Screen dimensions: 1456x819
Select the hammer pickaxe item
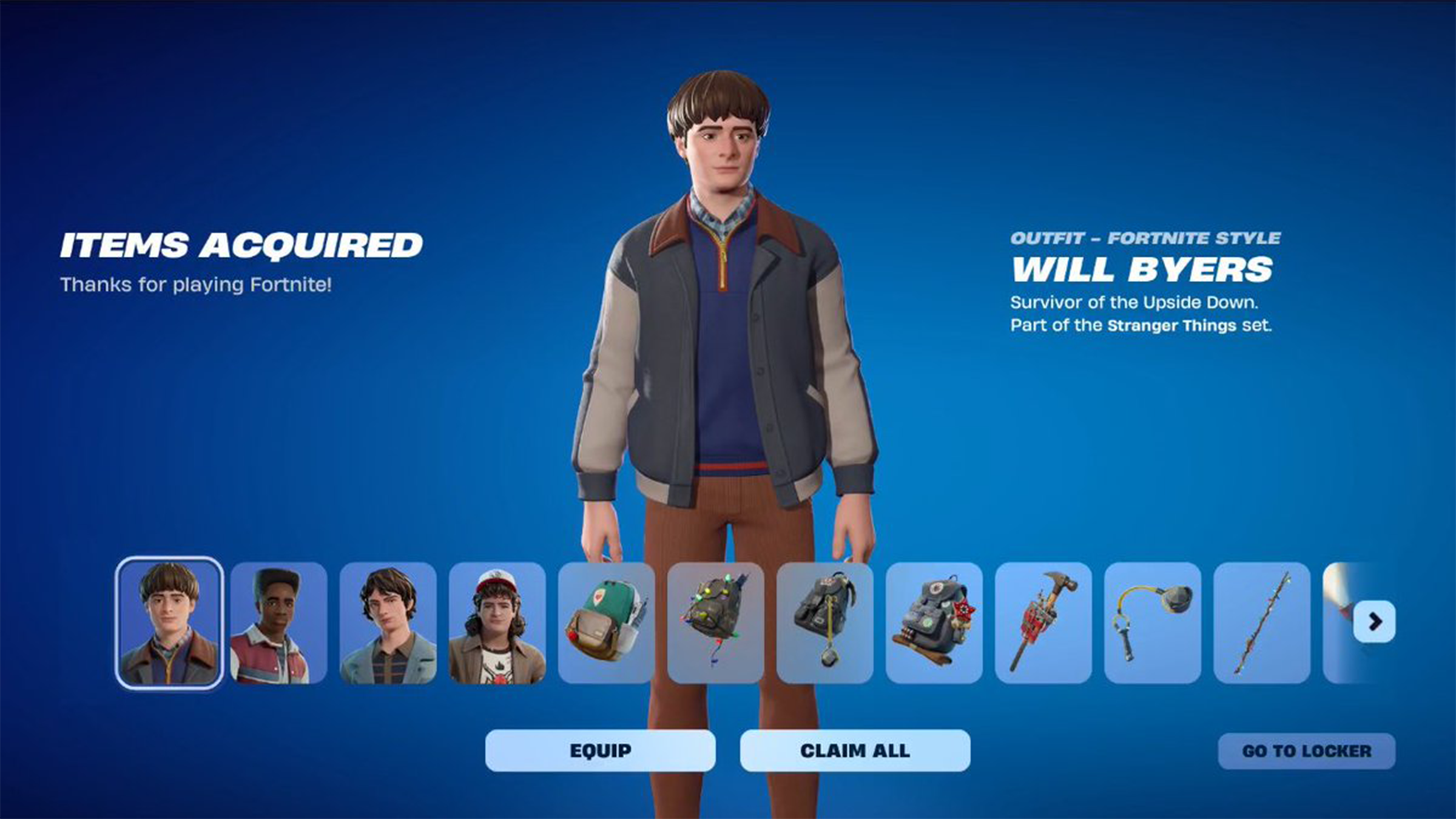pyautogui.click(x=1043, y=623)
